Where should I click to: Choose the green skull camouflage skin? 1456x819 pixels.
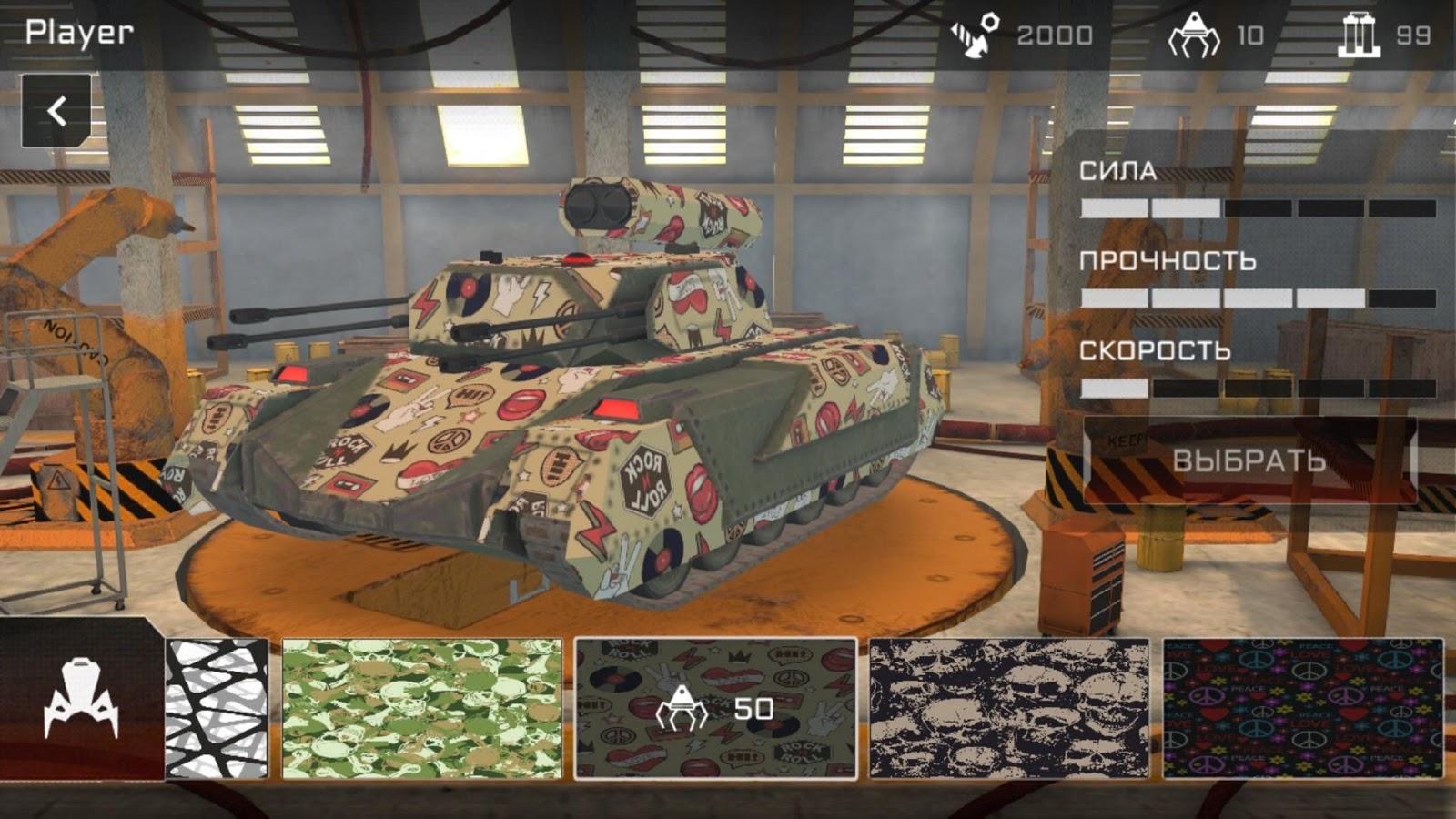[422, 709]
